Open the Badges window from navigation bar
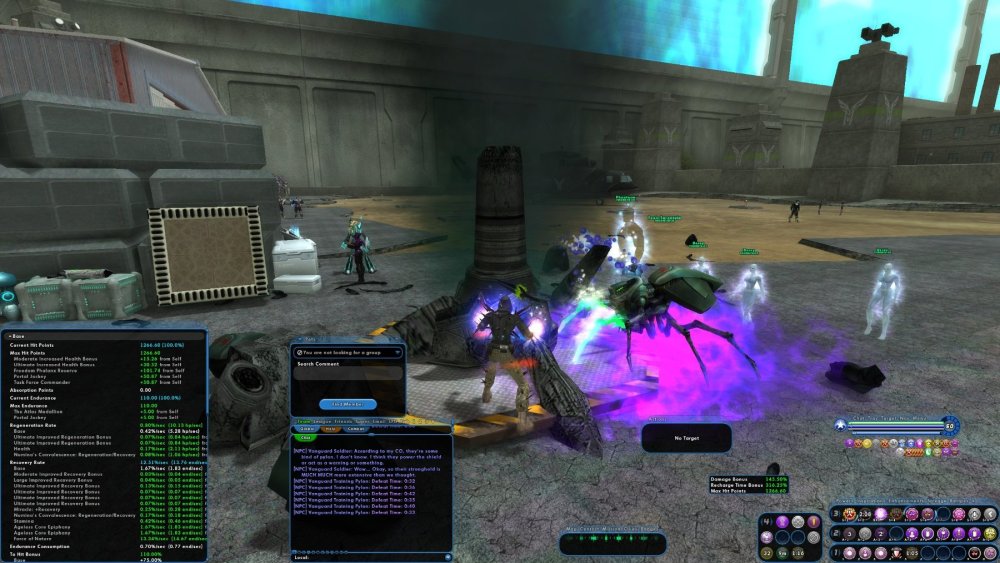Image resolution: width=1000 pixels, height=563 pixels. 652,528
